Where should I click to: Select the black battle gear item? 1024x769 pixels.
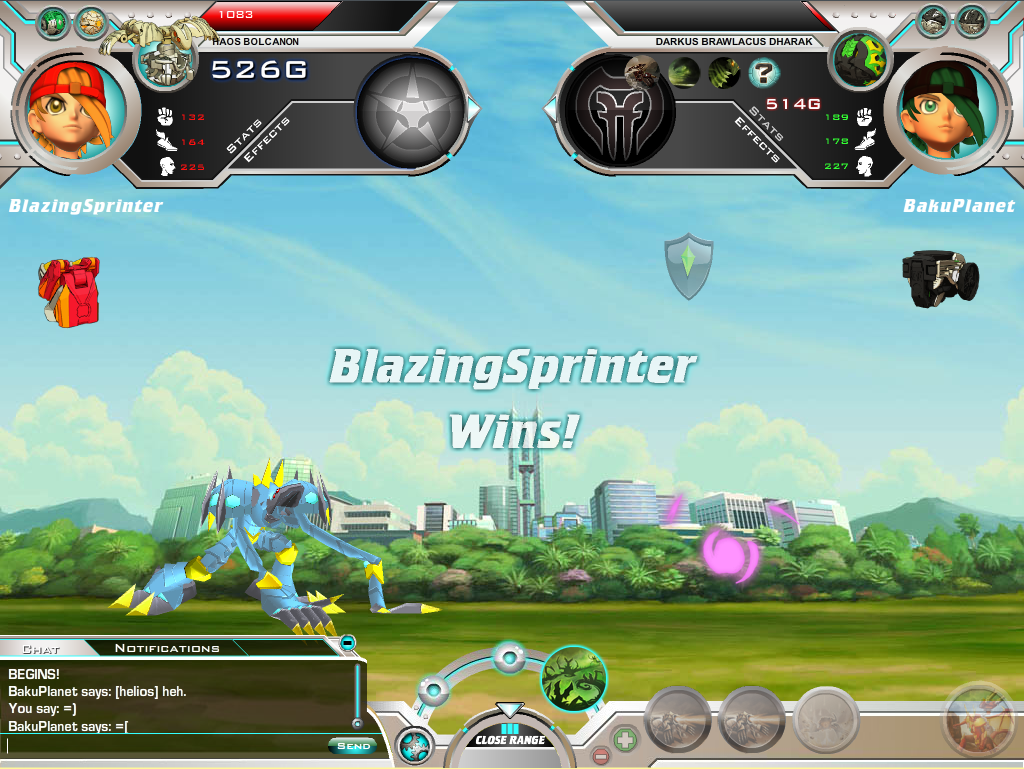coord(939,277)
